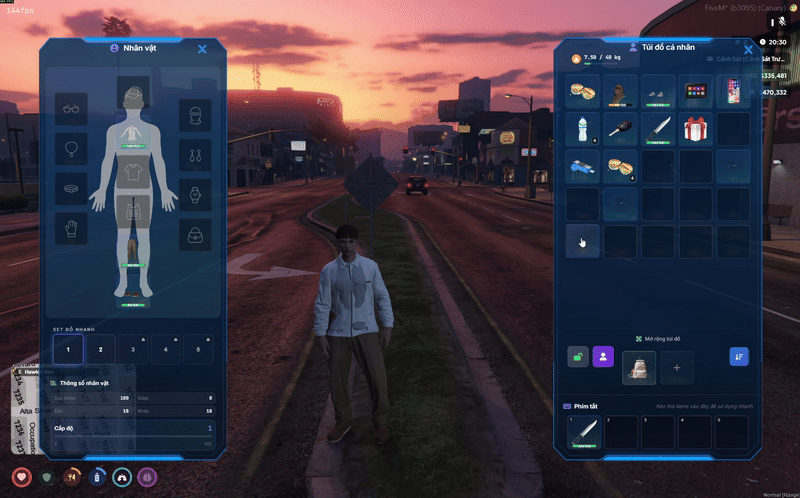Select the wristwatch equipment slot
The image size is (800, 498).
[x=196, y=194]
